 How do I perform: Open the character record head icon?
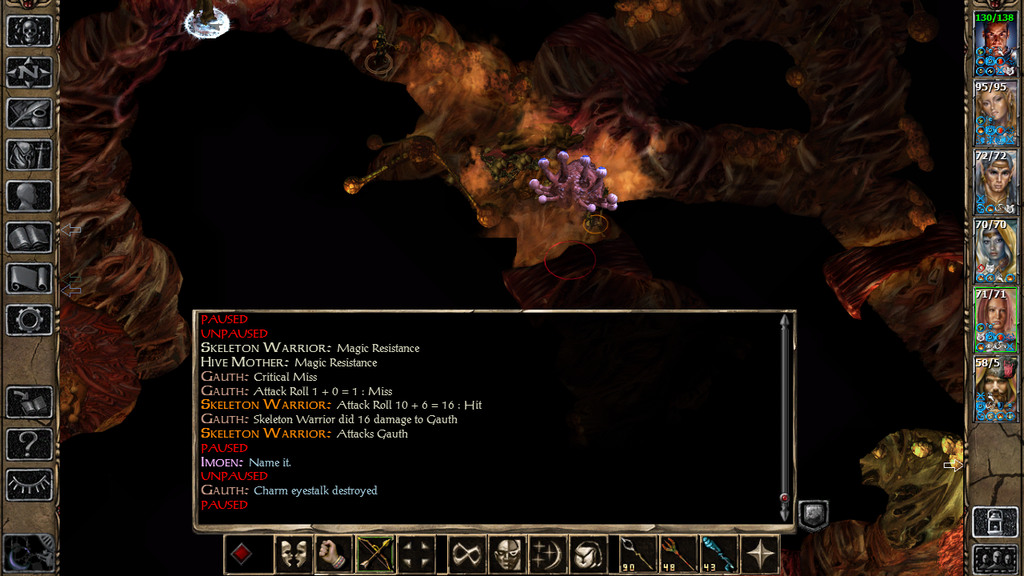[29, 196]
